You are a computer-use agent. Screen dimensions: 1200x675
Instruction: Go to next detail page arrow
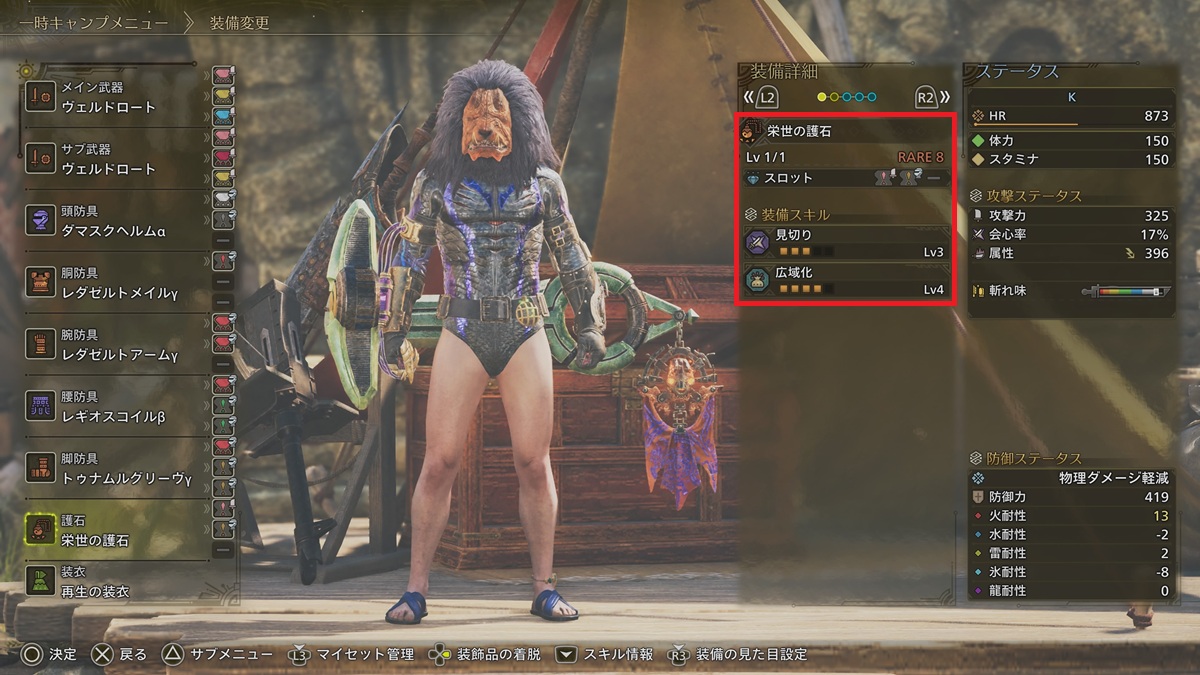pyautogui.click(x=932, y=98)
